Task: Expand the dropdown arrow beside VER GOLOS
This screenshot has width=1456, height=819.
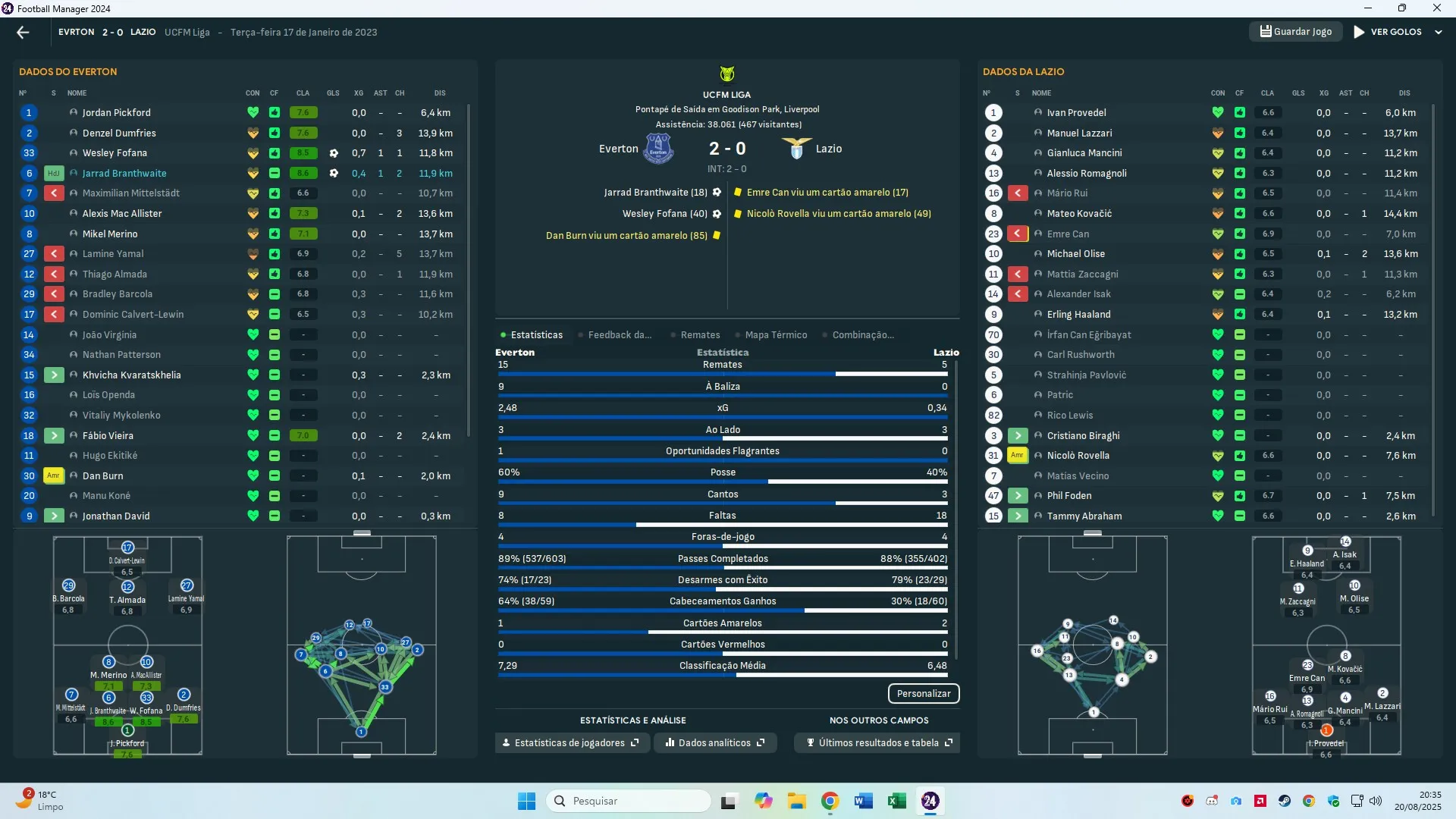Action: pyautogui.click(x=1439, y=33)
